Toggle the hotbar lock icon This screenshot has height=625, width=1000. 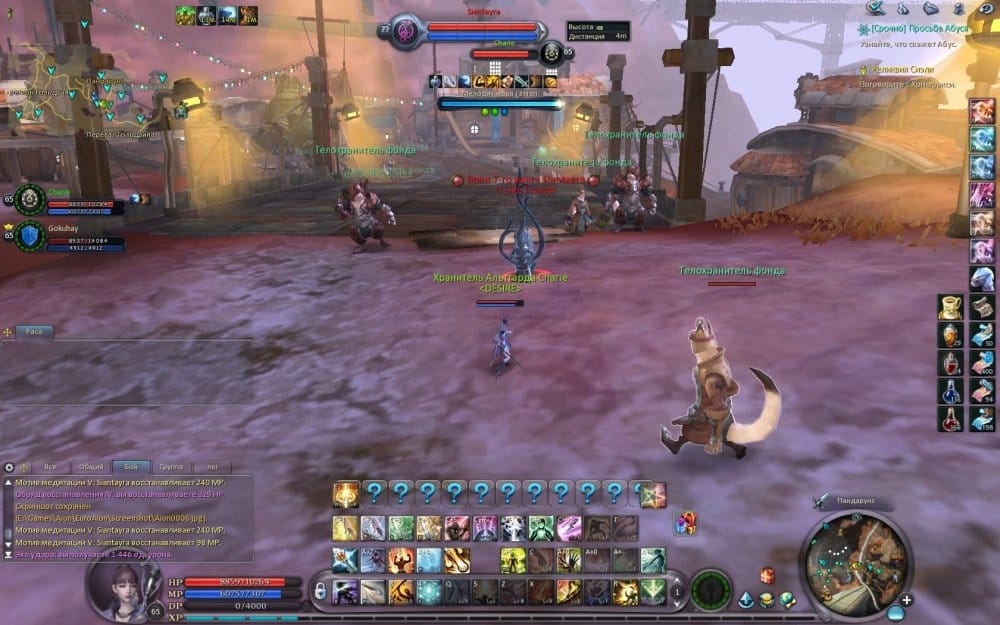(320, 591)
